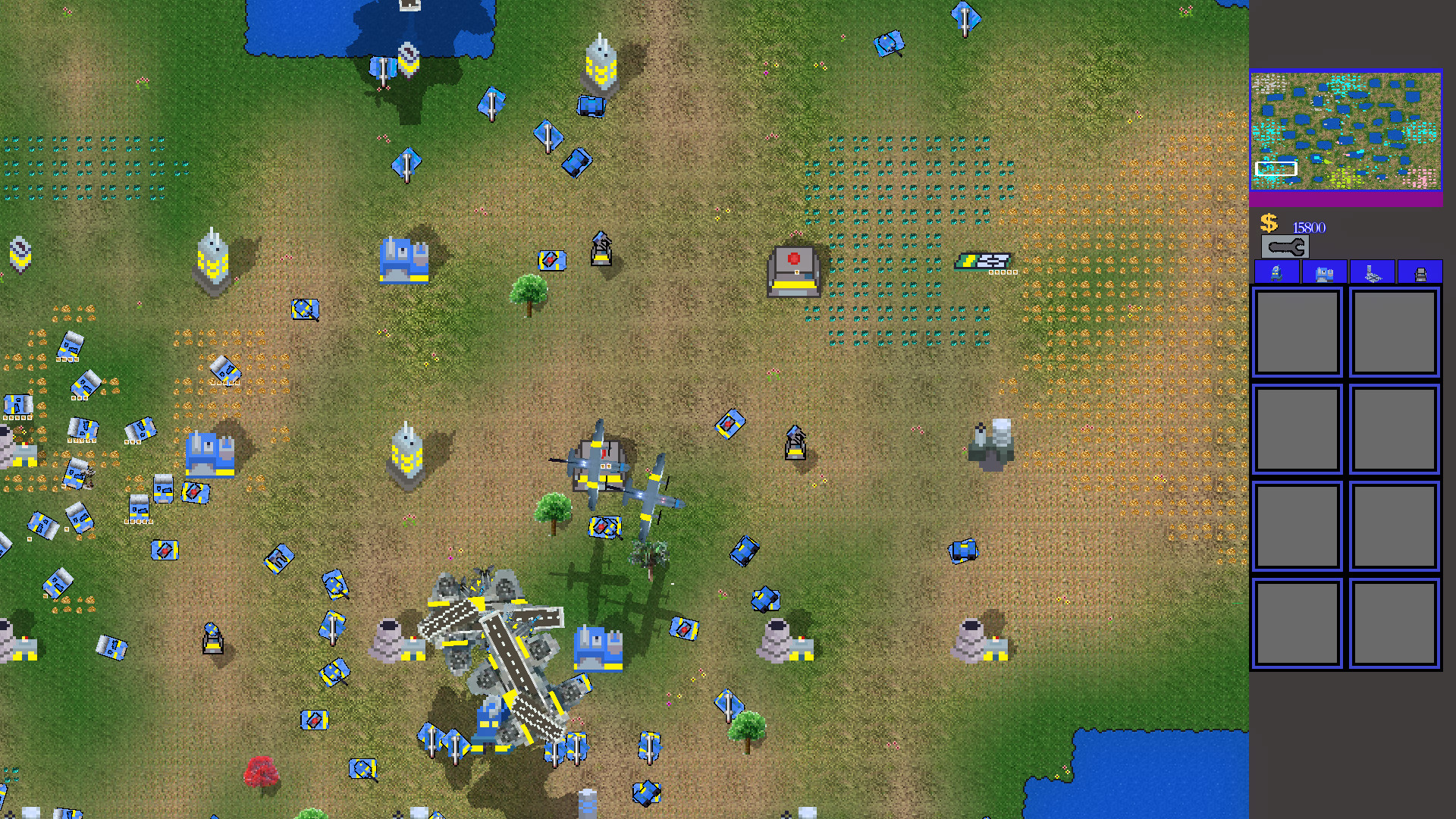Screen dimensions: 1456x819
Task: Click the top-right empty build queue slot
Action: (1392, 332)
